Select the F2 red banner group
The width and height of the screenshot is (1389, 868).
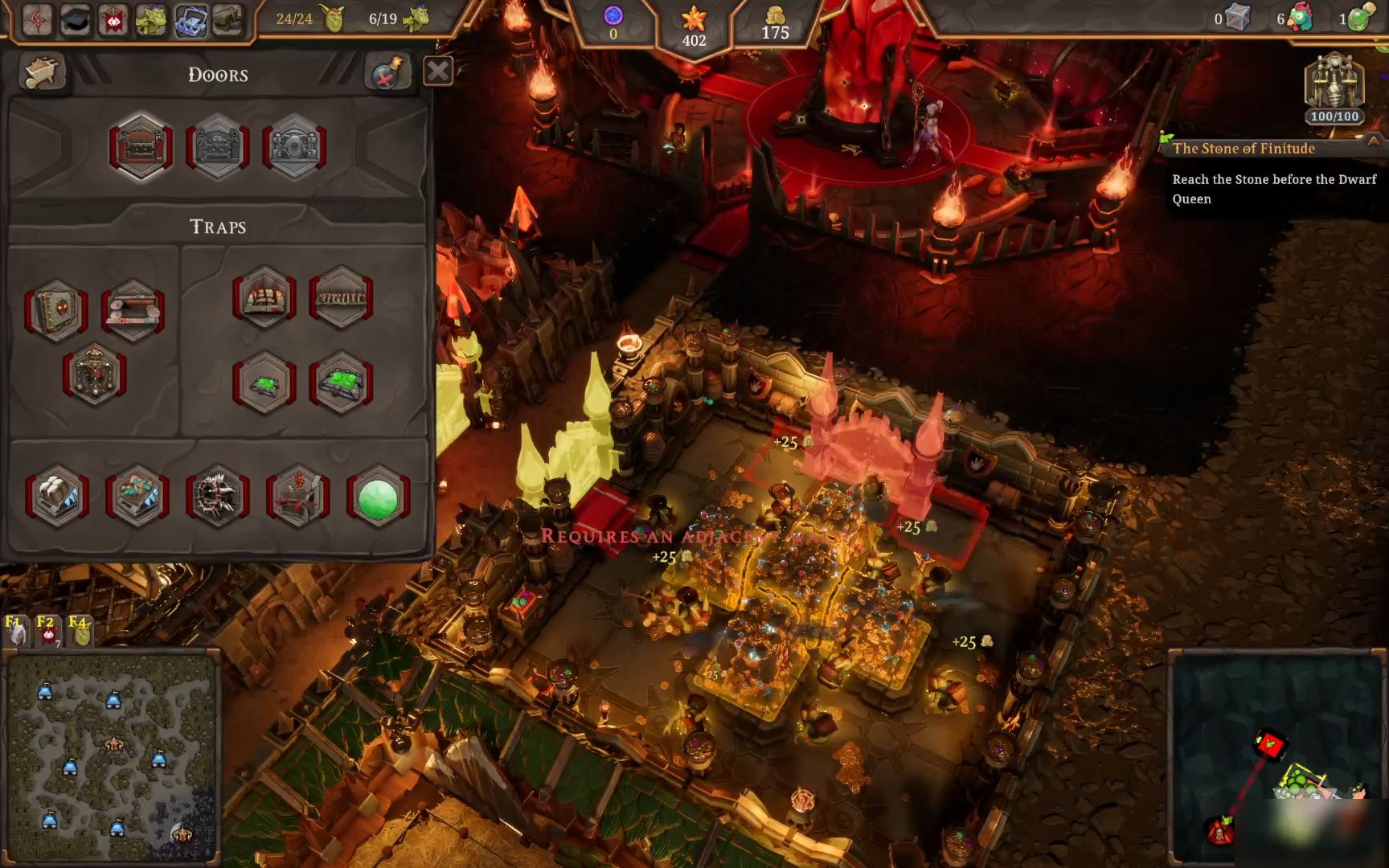coord(47,632)
